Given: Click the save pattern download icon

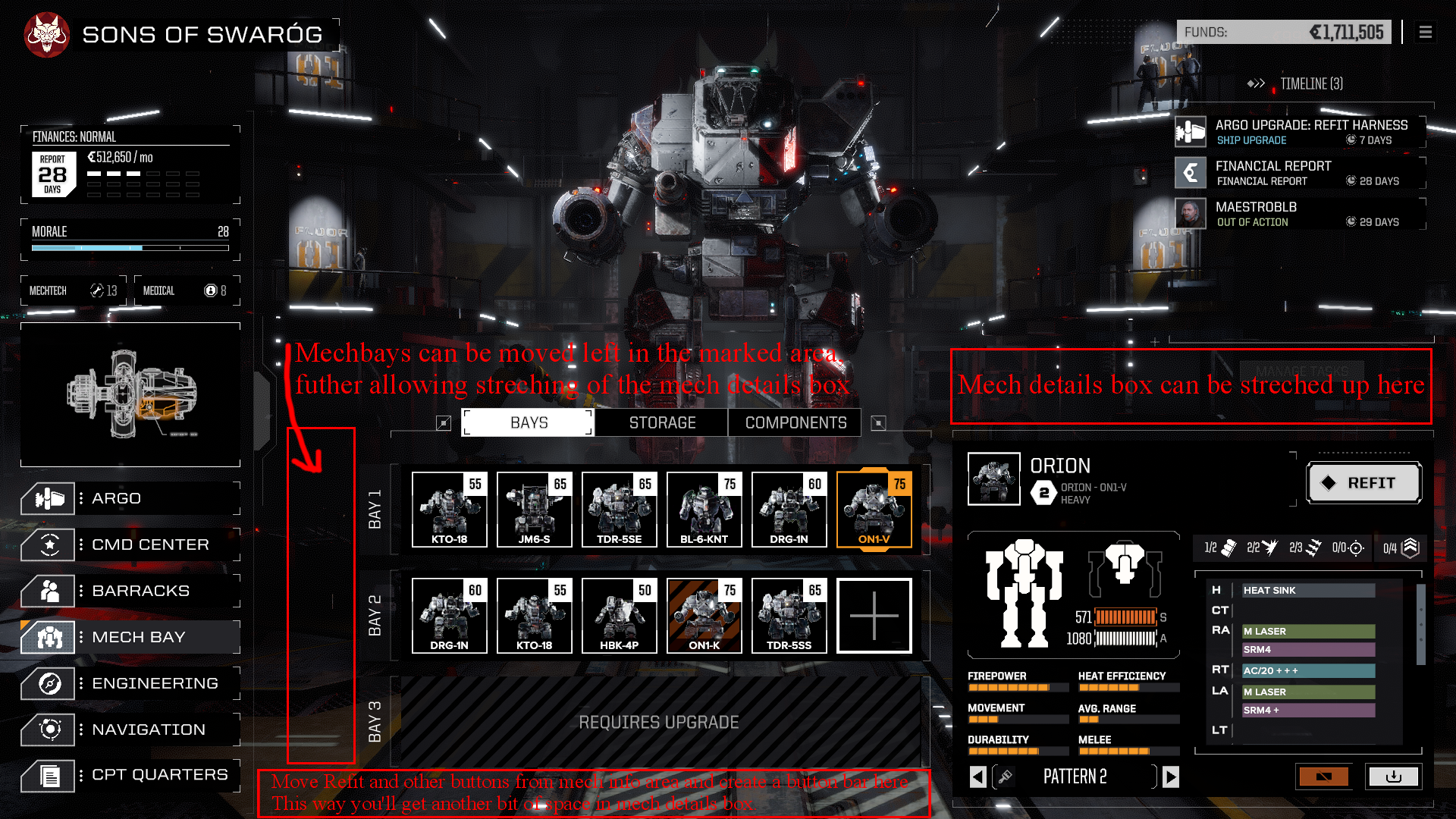Looking at the screenshot, I should pos(1394,777).
